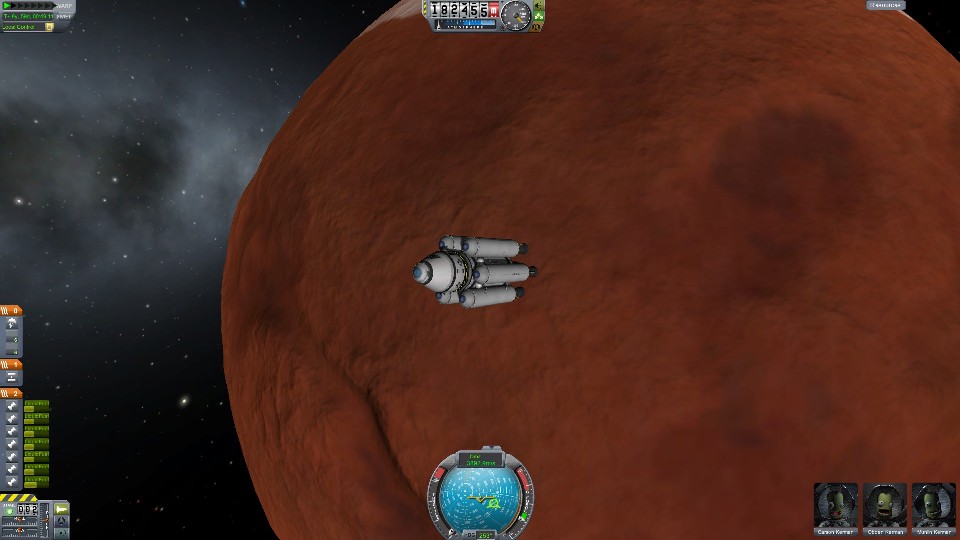Select the stage 1 header tab

(11, 364)
